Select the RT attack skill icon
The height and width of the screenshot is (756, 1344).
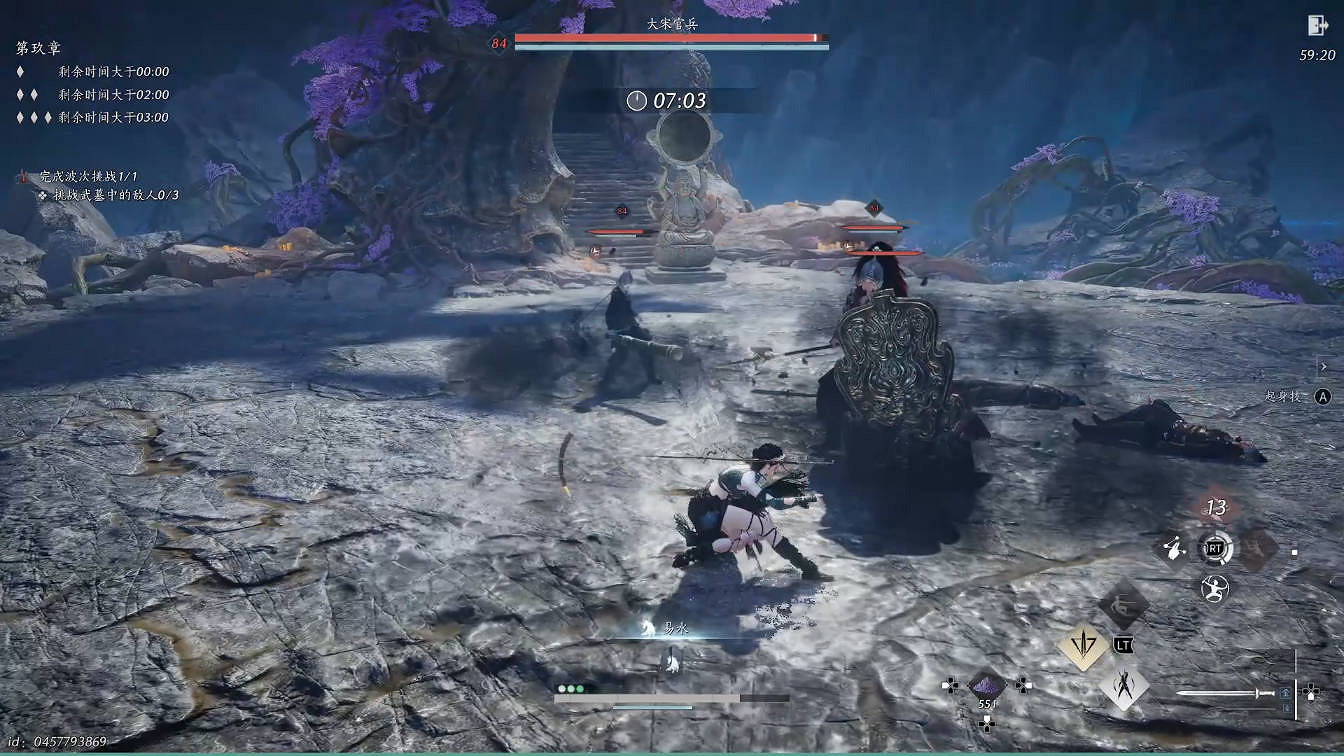point(1213,547)
